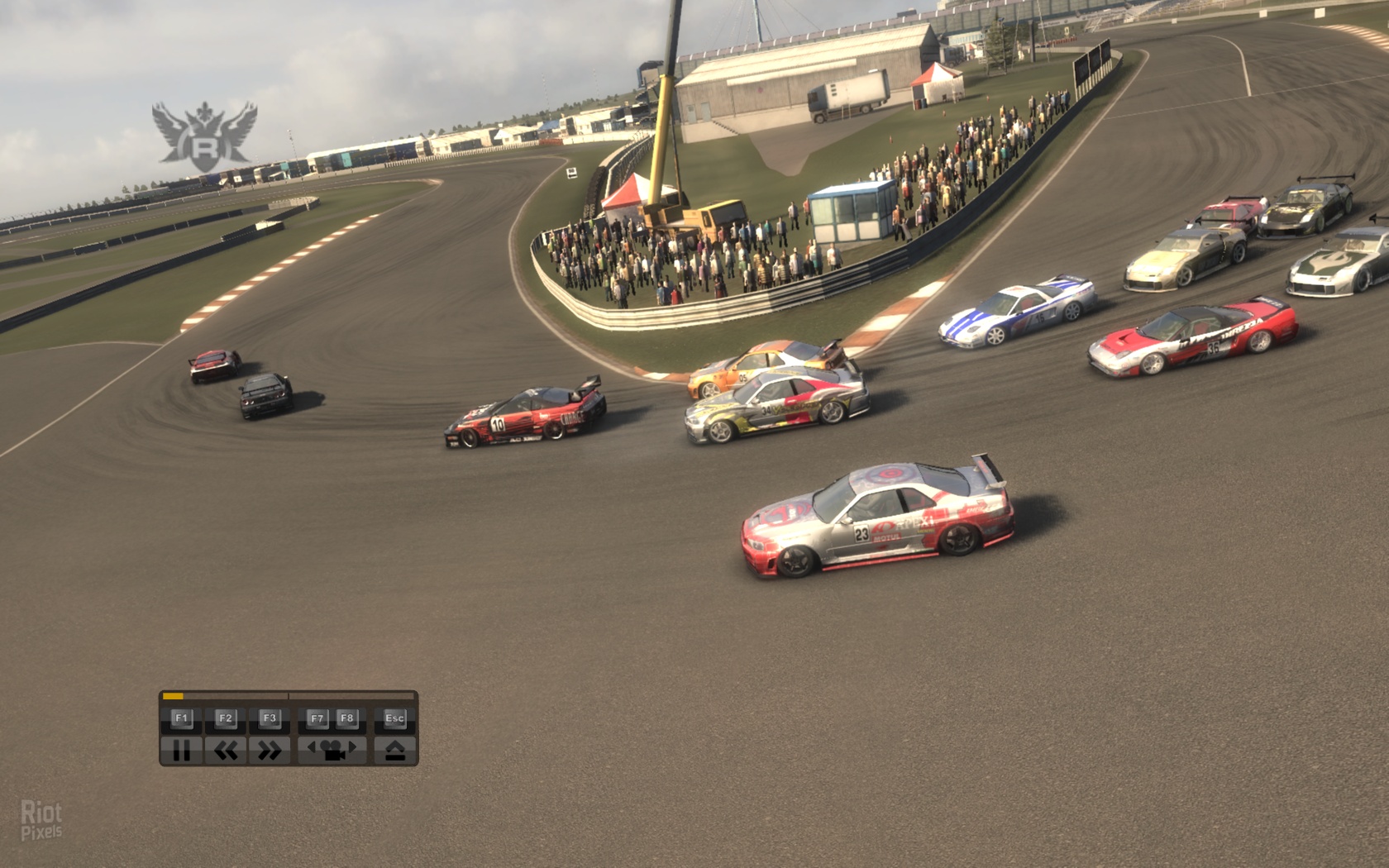
Task: Fast-forward the replay with the double-right arrows
Action: [270, 750]
